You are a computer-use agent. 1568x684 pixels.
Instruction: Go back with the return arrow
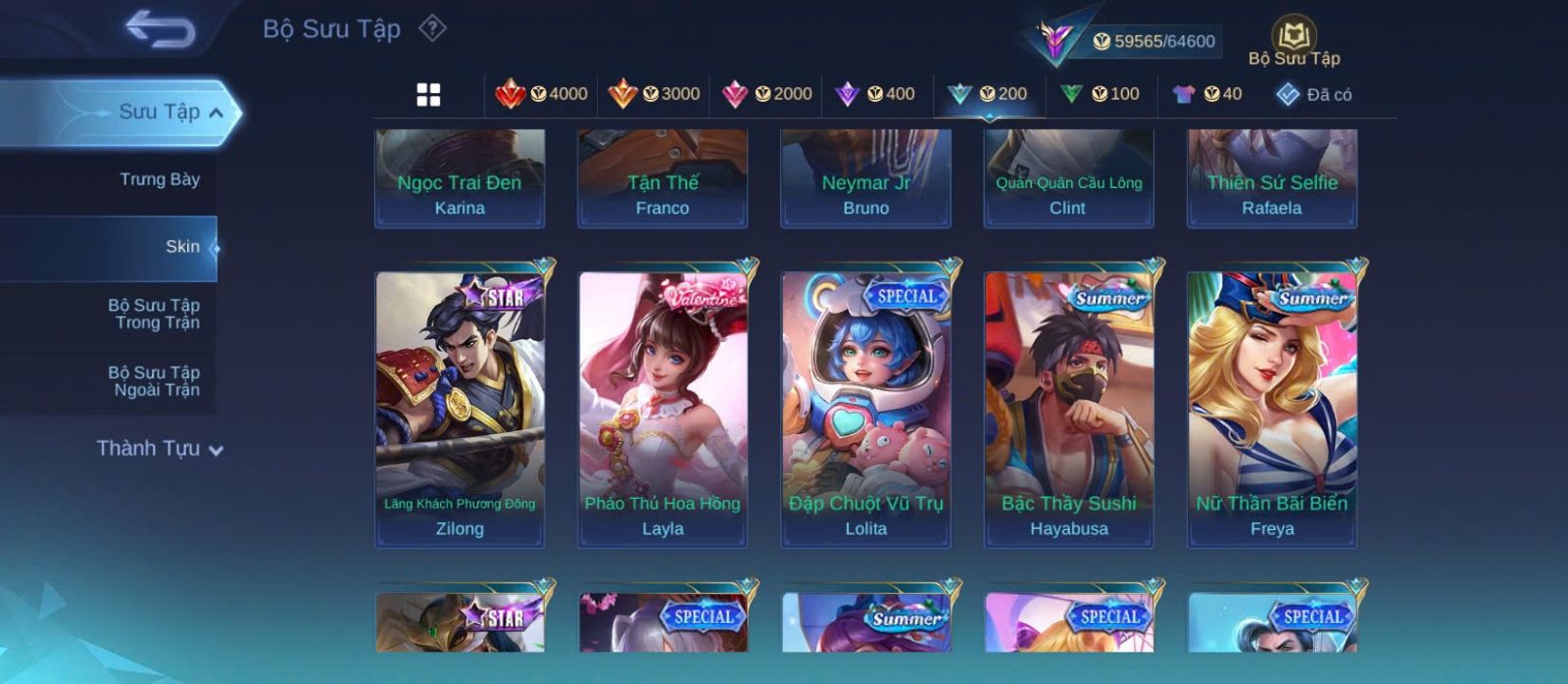click(160, 29)
